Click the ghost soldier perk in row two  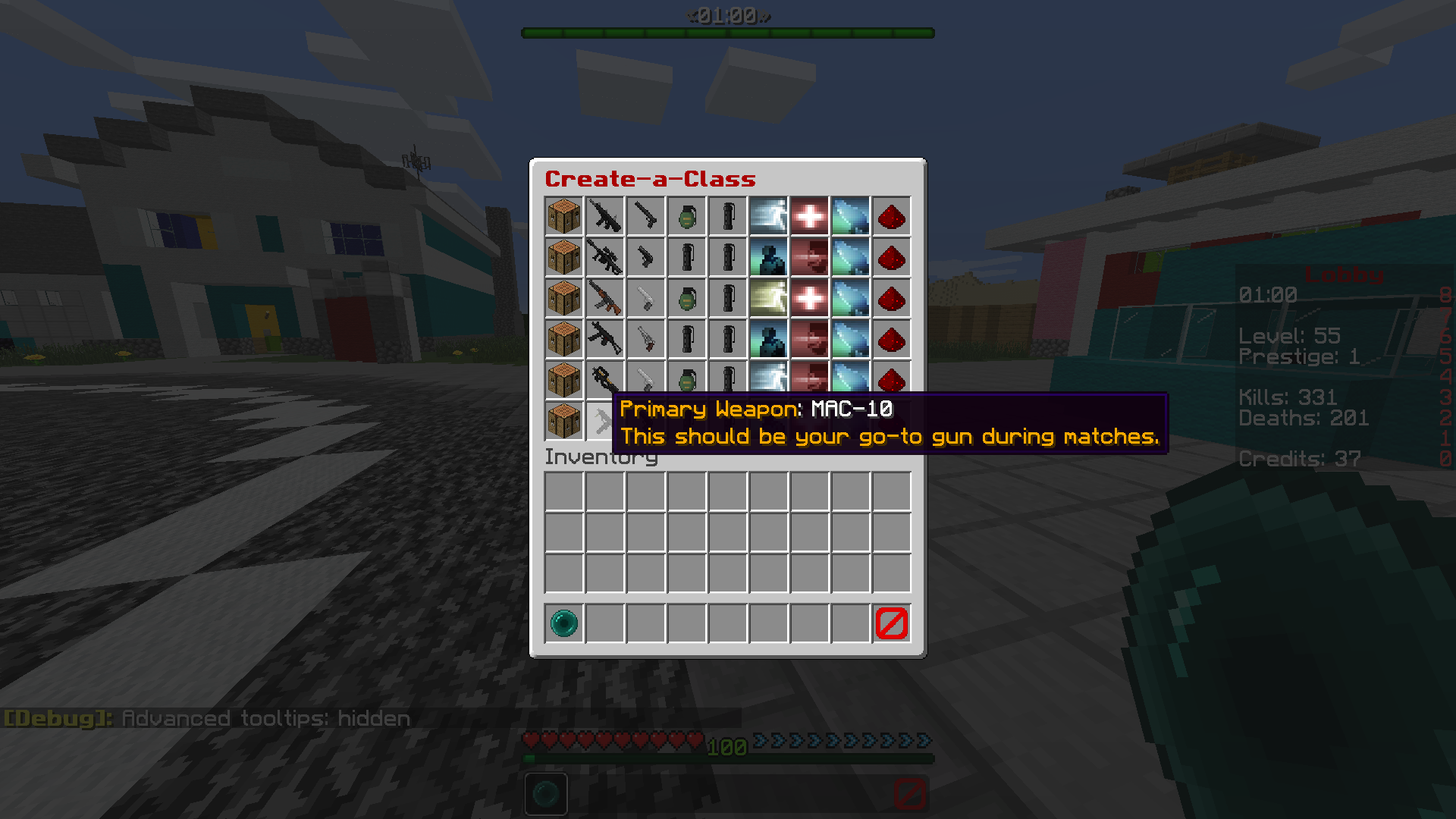769,257
